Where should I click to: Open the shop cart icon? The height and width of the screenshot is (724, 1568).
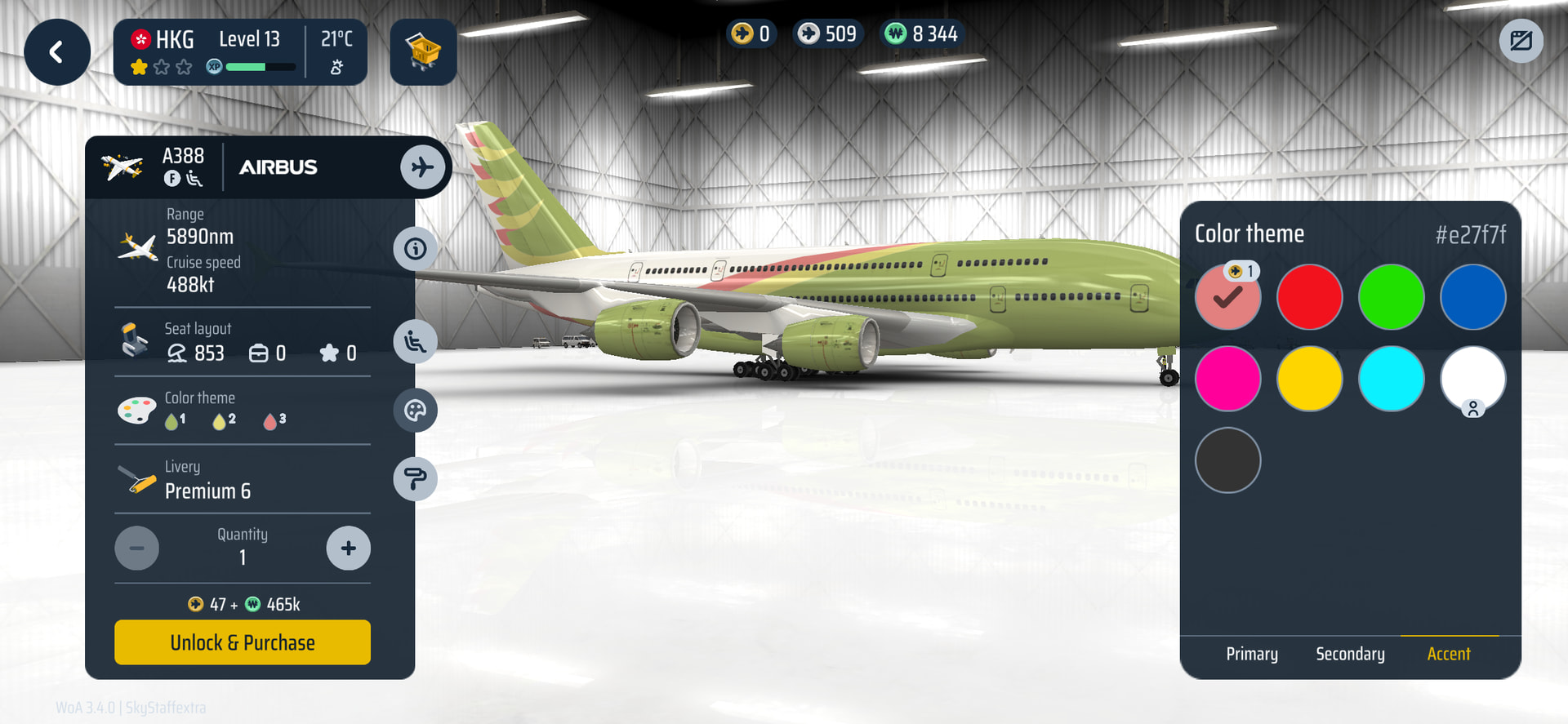point(423,53)
